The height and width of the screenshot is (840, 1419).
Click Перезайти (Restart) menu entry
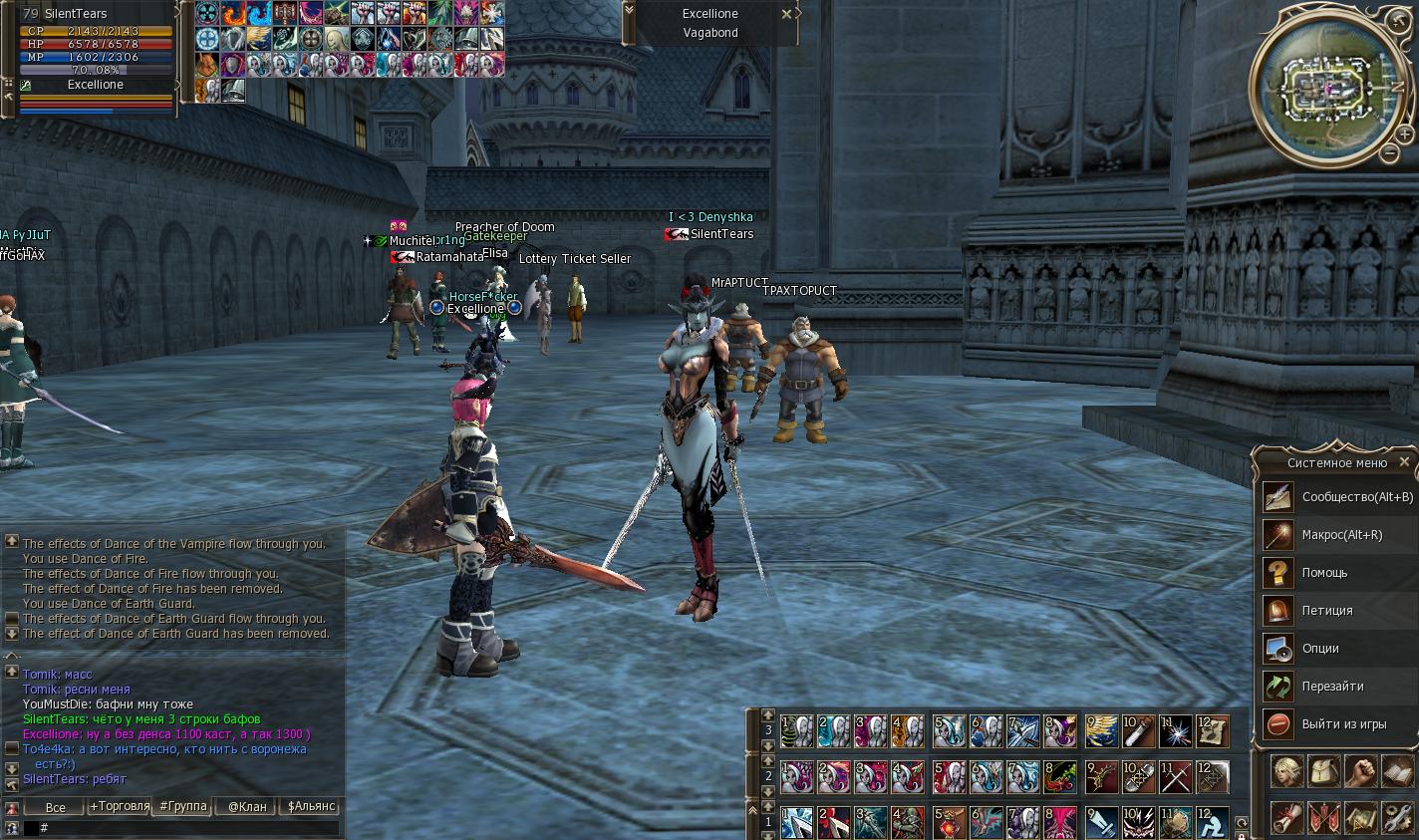click(1331, 687)
